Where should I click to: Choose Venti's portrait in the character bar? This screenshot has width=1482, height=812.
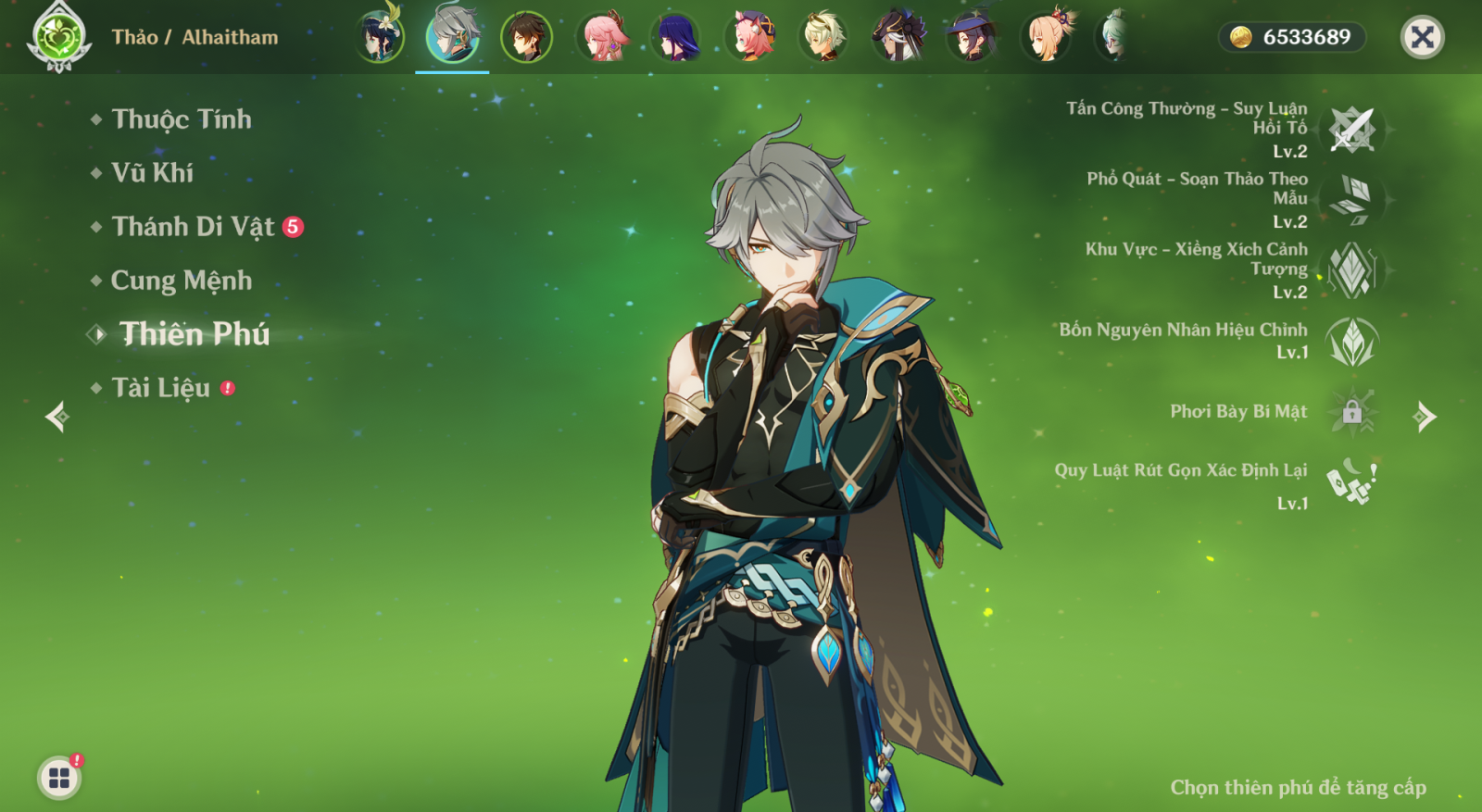tap(379, 37)
